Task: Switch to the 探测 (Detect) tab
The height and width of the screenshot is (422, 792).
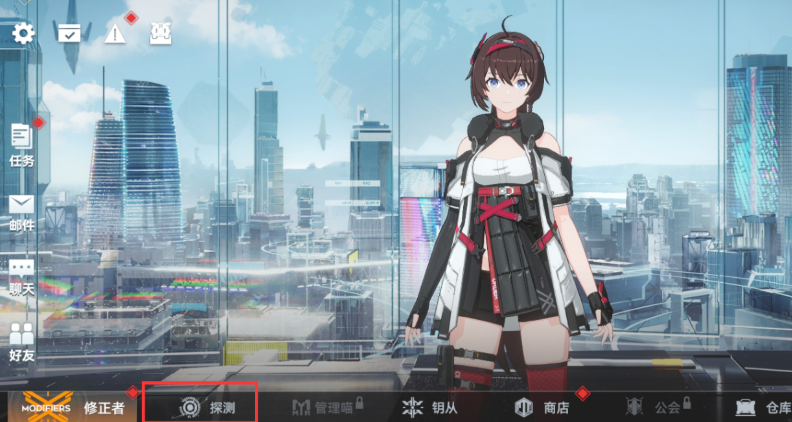Action: pyautogui.click(x=208, y=407)
